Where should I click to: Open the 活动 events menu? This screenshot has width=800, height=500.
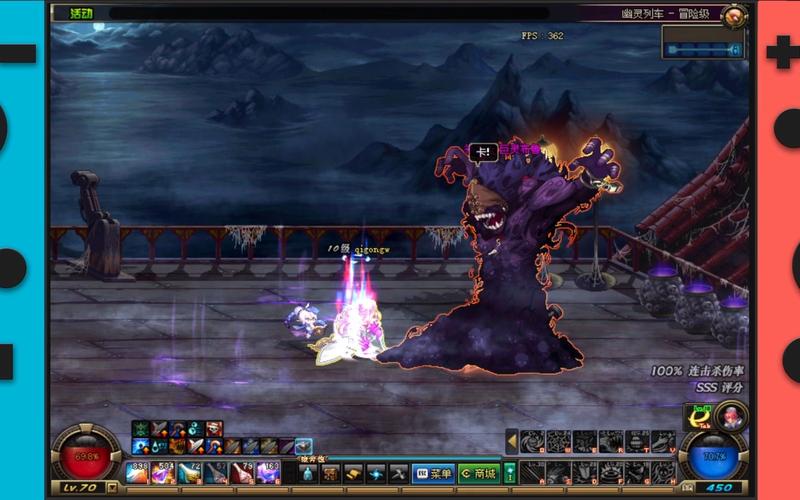click(x=82, y=14)
